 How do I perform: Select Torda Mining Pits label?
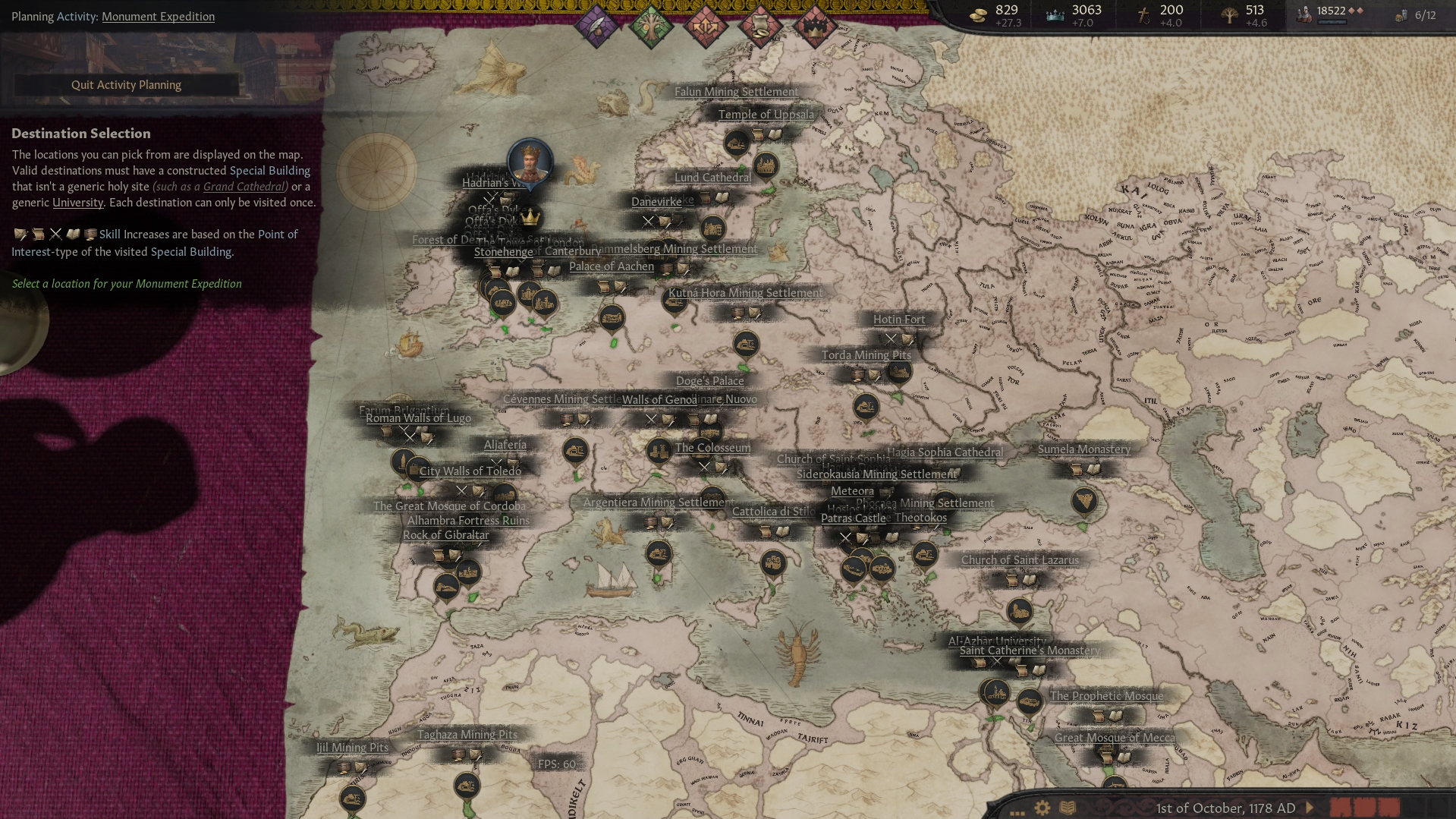tap(866, 355)
